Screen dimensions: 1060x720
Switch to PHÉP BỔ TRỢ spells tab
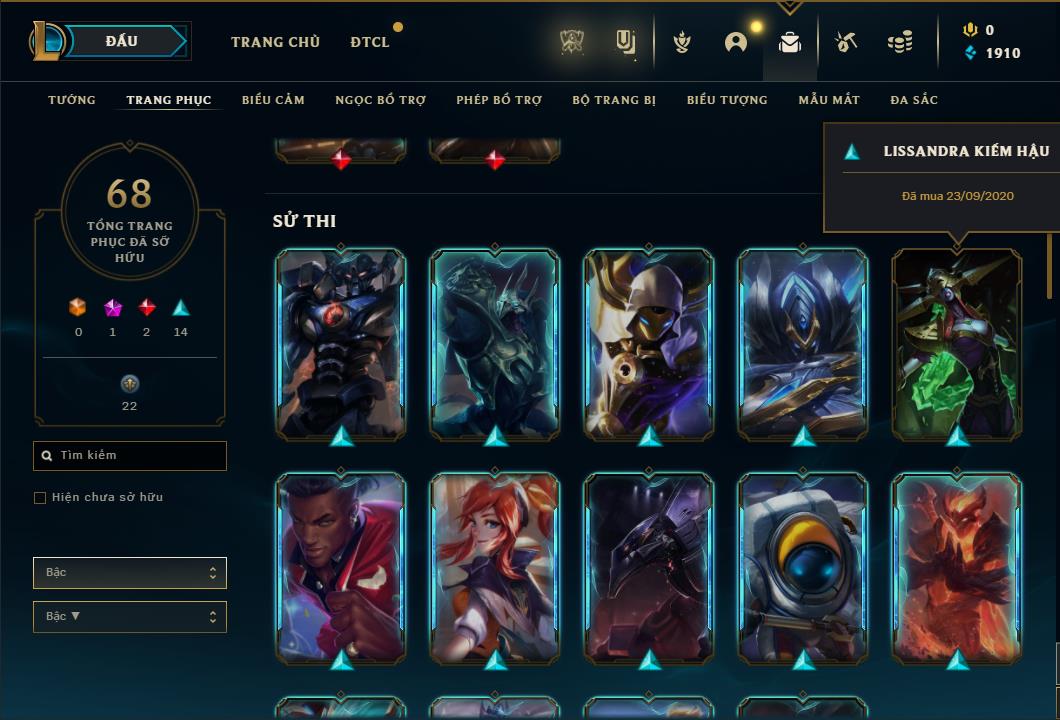coord(499,100)
